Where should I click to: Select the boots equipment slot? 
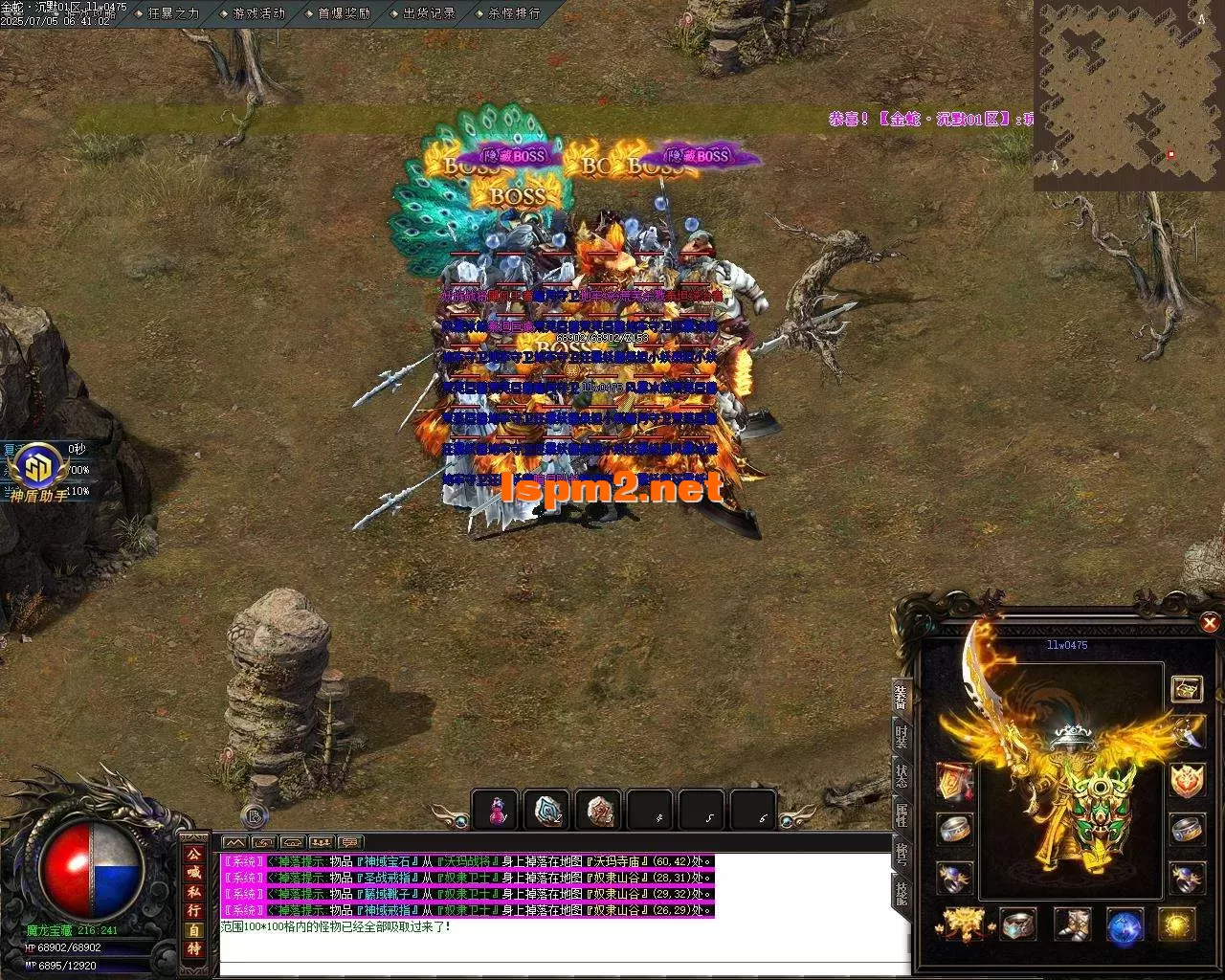[x=1073, y=924]
